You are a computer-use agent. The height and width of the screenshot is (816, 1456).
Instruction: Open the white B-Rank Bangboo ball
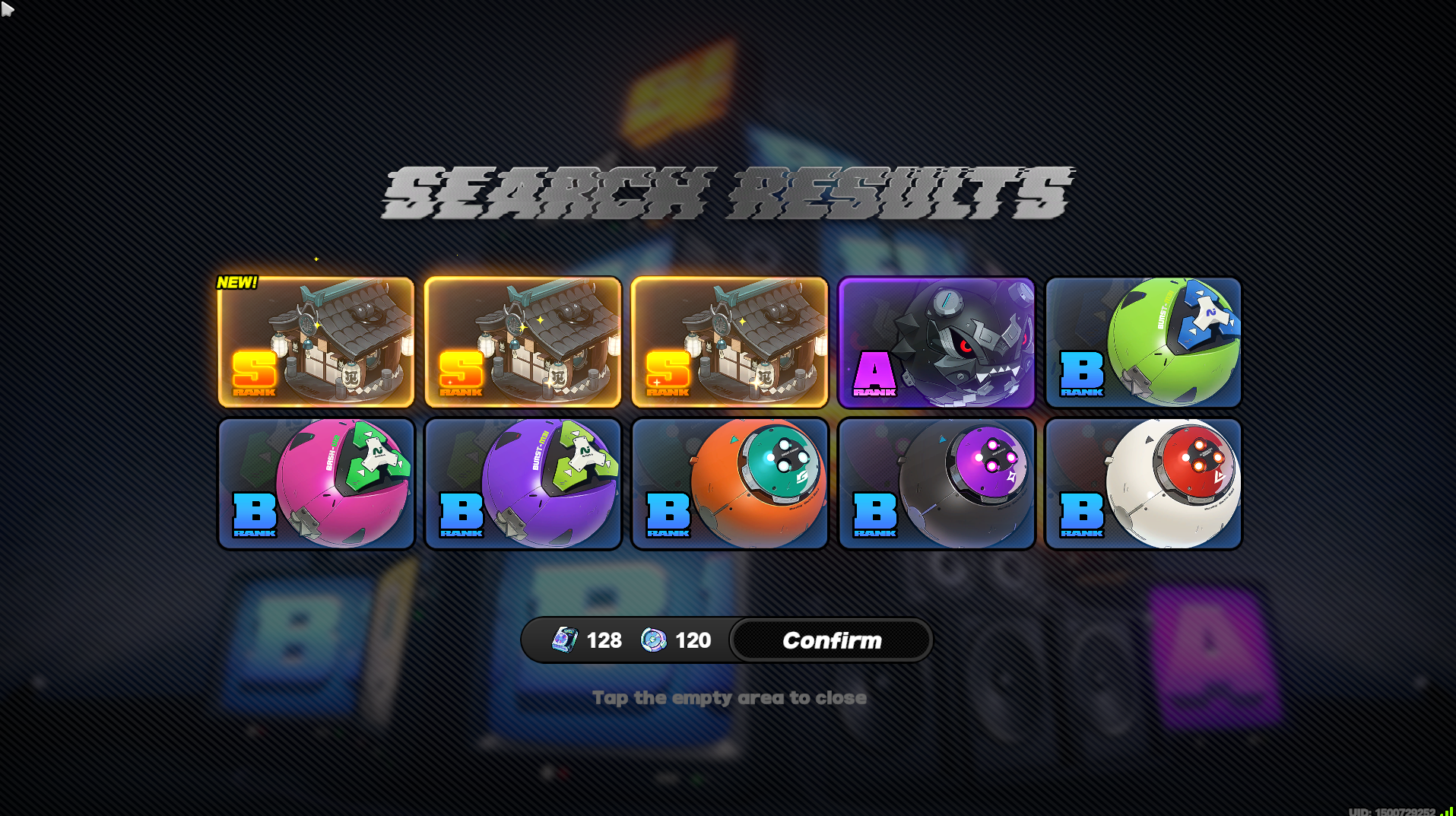click(x=1143, y=483)
